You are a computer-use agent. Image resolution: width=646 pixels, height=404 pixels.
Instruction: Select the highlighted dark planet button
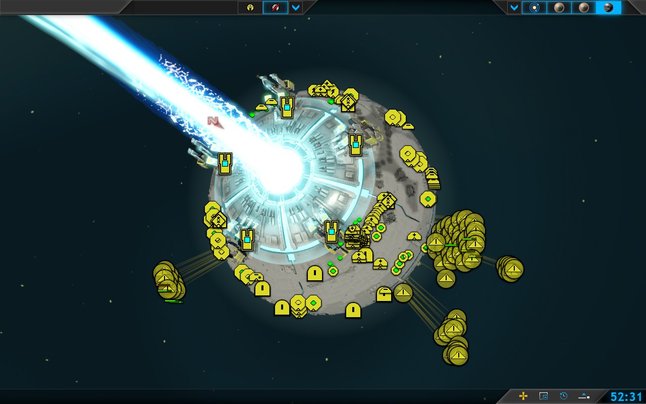608,7
